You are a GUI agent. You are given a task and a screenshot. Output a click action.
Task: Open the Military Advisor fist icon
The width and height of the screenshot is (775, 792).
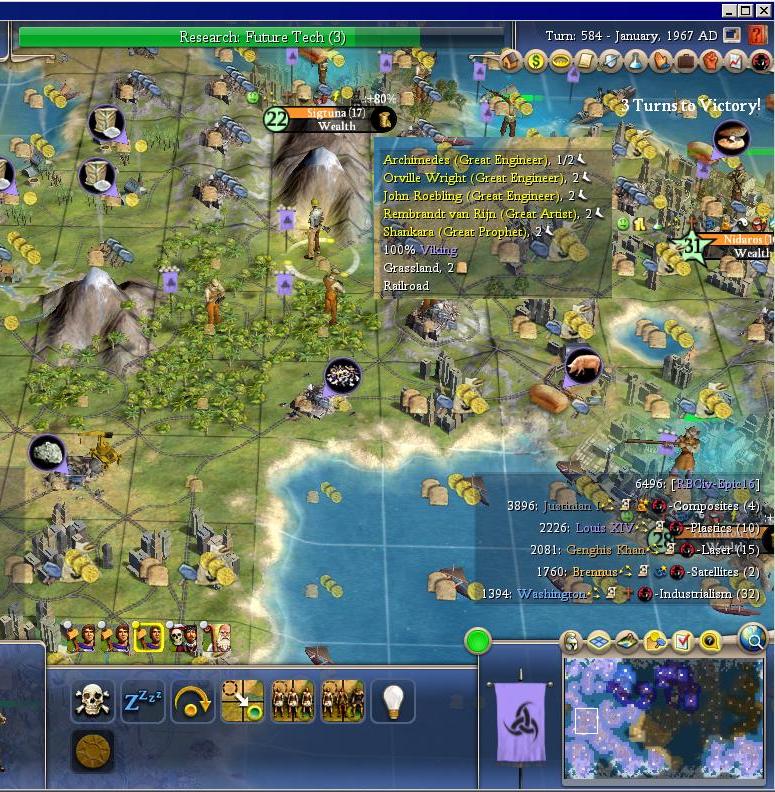tap(710, 61)
